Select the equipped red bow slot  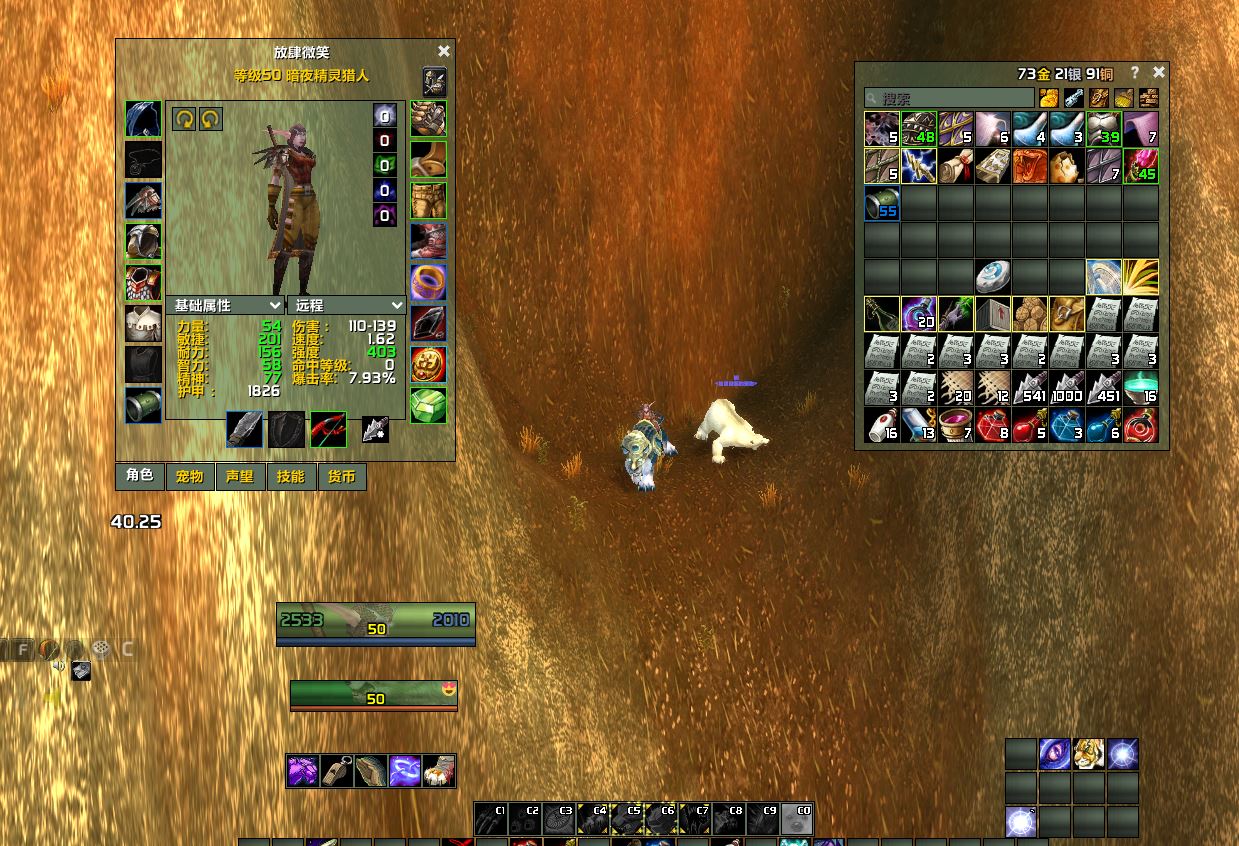click(328, 429)
